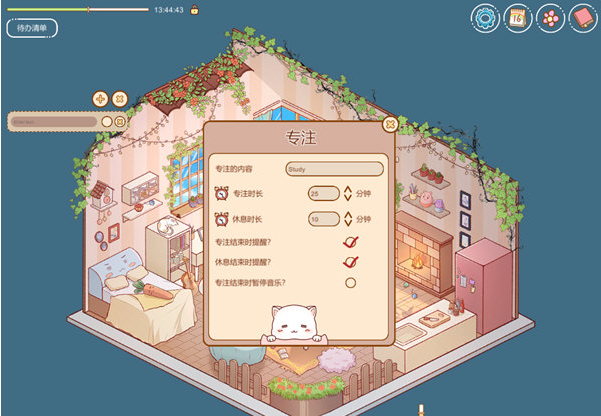
Task: Click the 专注的内容 Study text field
Action: point(334,169)
